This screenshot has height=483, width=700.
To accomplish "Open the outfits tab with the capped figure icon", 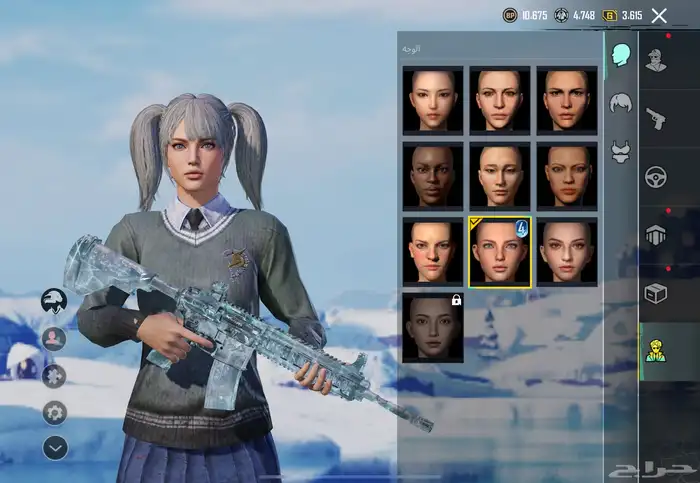I will coord(656,61).
